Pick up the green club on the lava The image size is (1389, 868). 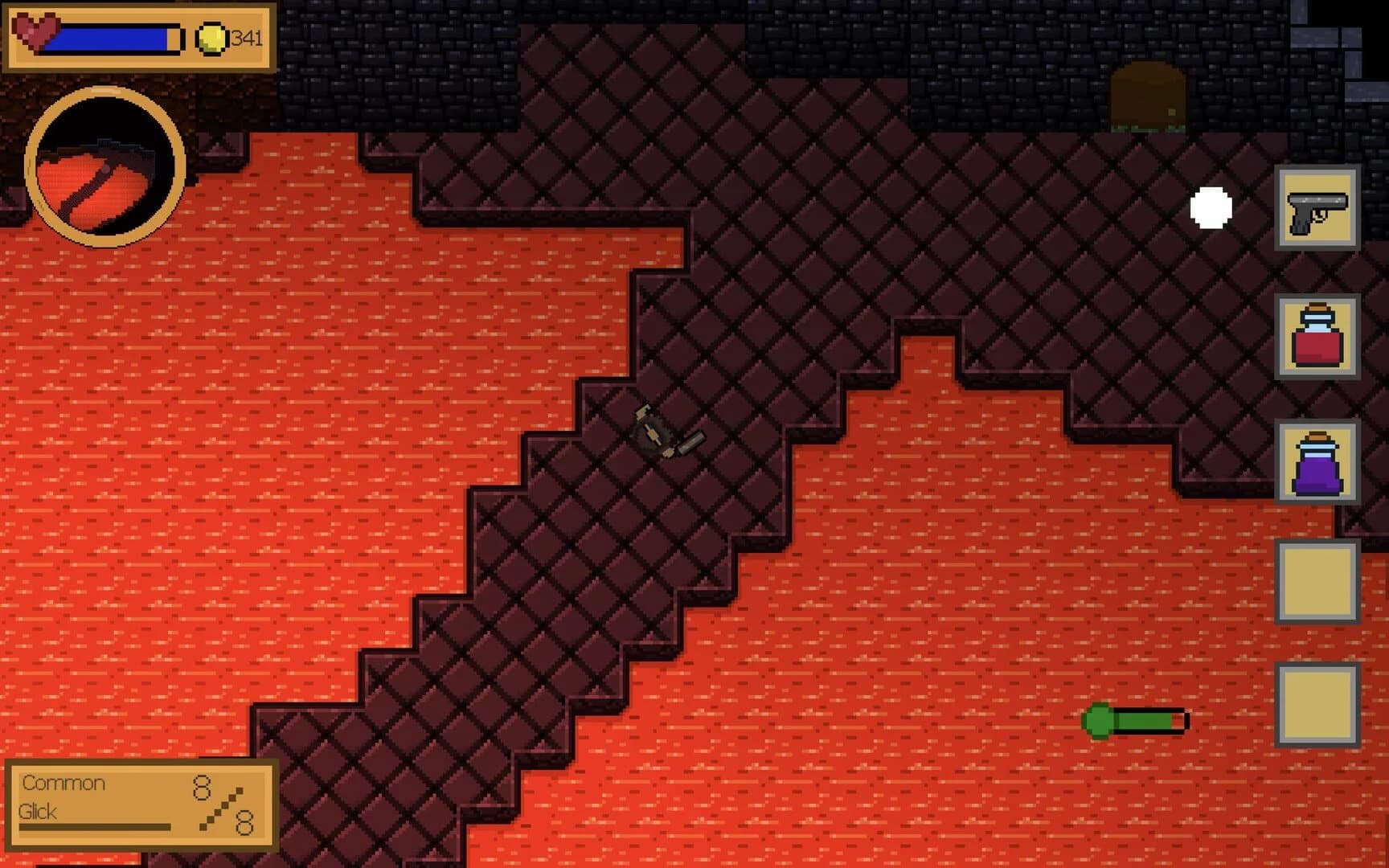(1132, 722)
